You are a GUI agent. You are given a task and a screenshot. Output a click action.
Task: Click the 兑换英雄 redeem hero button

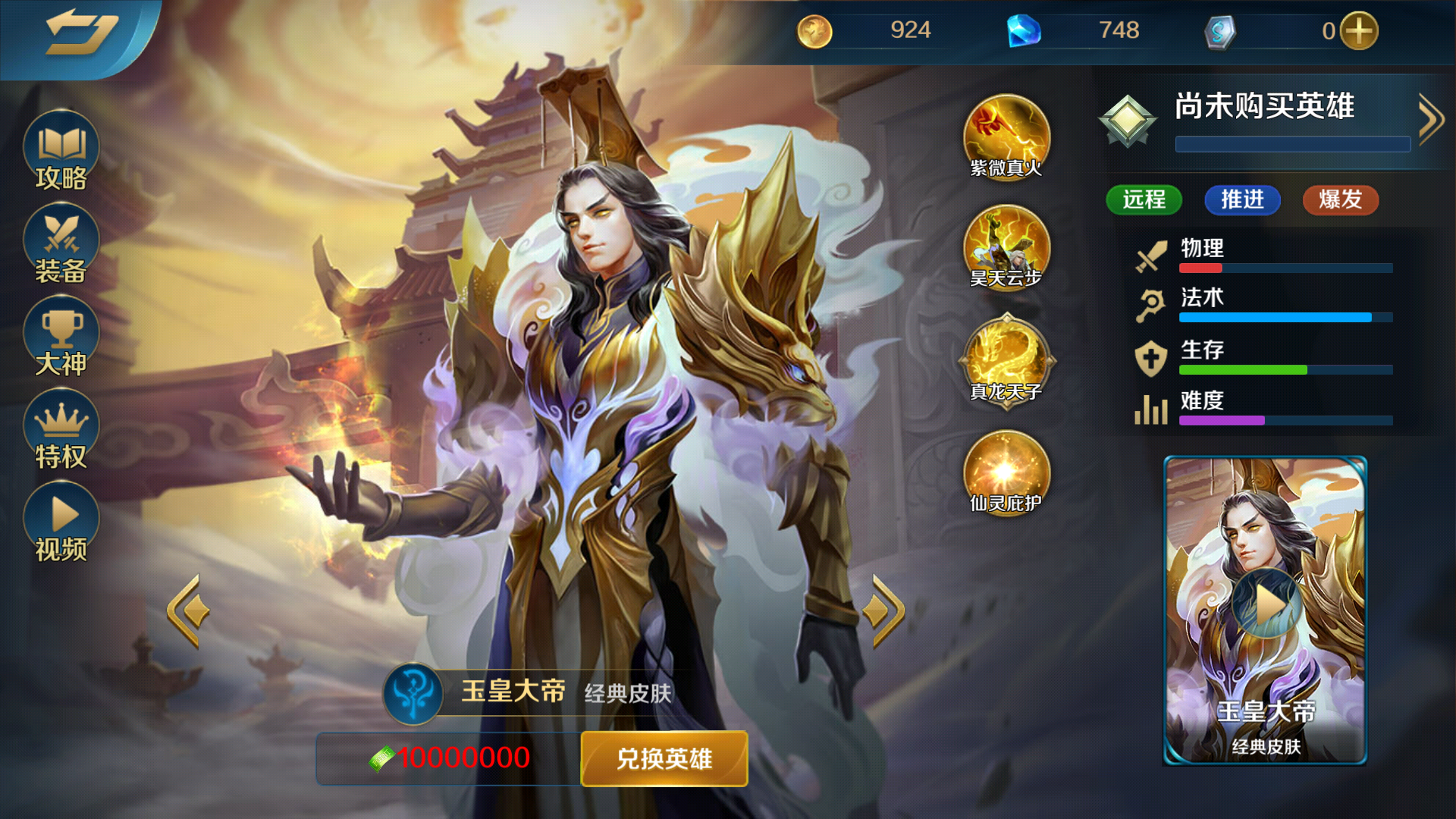tap(664, 758)
